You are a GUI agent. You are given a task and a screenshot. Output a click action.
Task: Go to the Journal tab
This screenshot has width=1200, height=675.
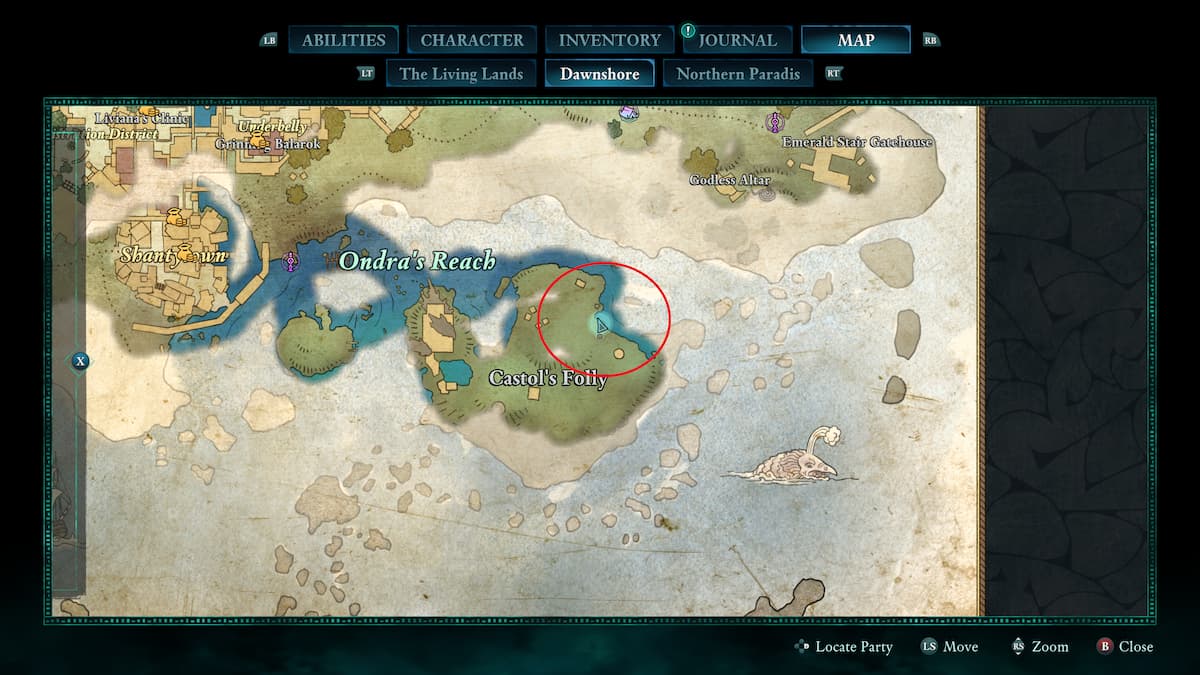(738, 40)
